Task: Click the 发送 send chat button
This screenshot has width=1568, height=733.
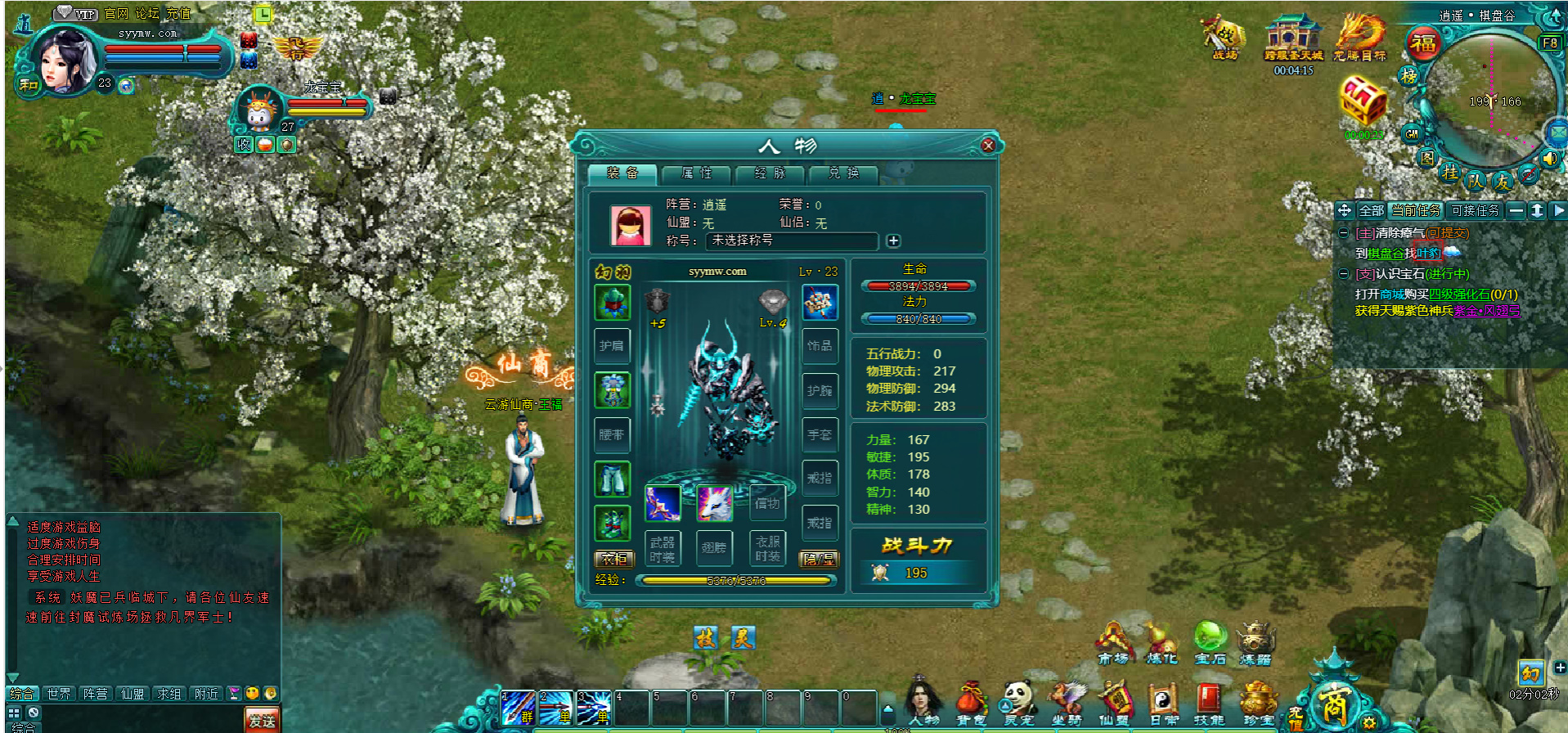Action: coord(262,721)
